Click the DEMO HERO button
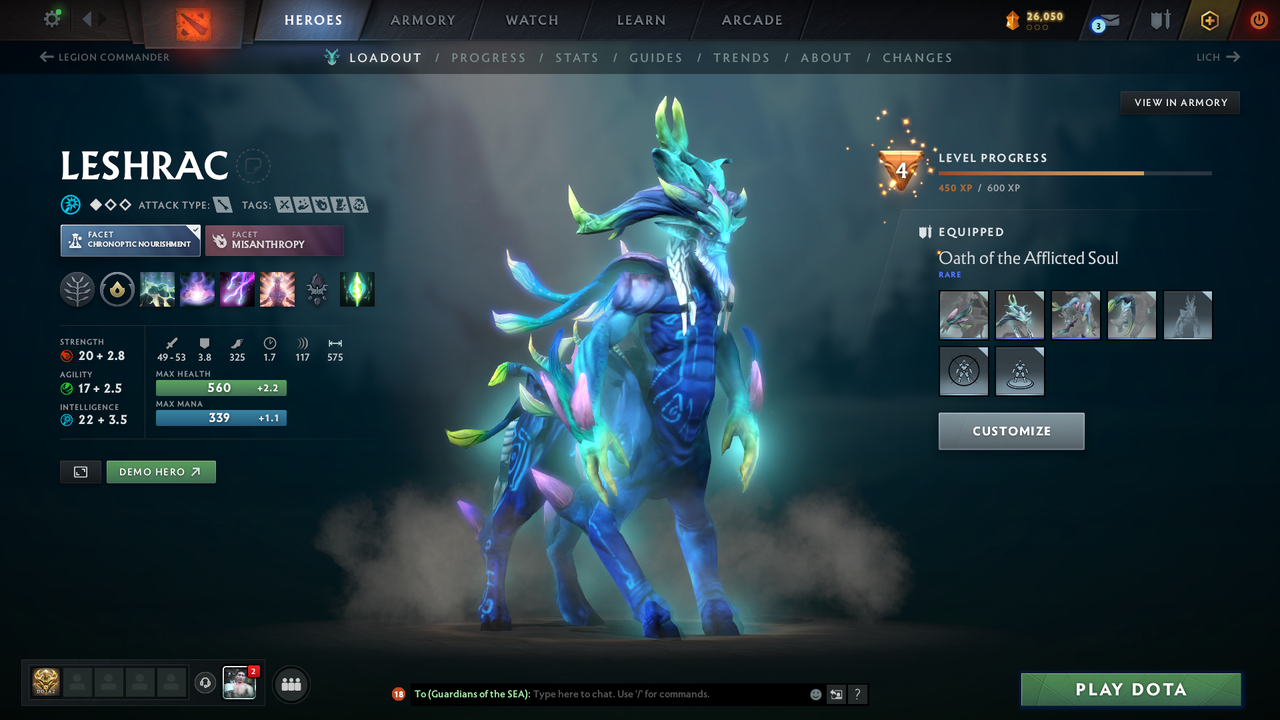The image size is (1280, 720). click(160, 471)
